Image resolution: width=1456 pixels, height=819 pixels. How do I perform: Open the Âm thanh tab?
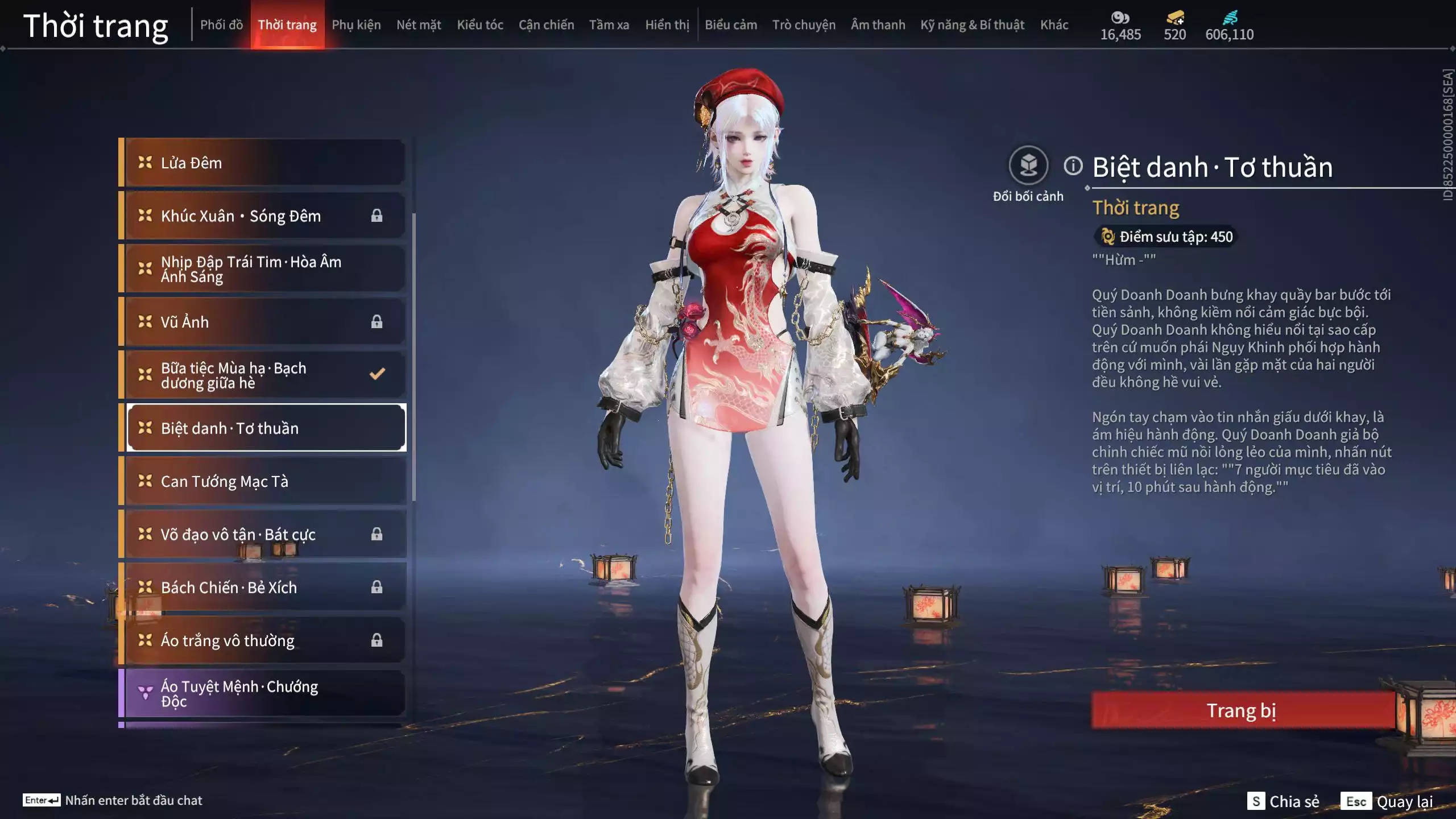(878, 25)
